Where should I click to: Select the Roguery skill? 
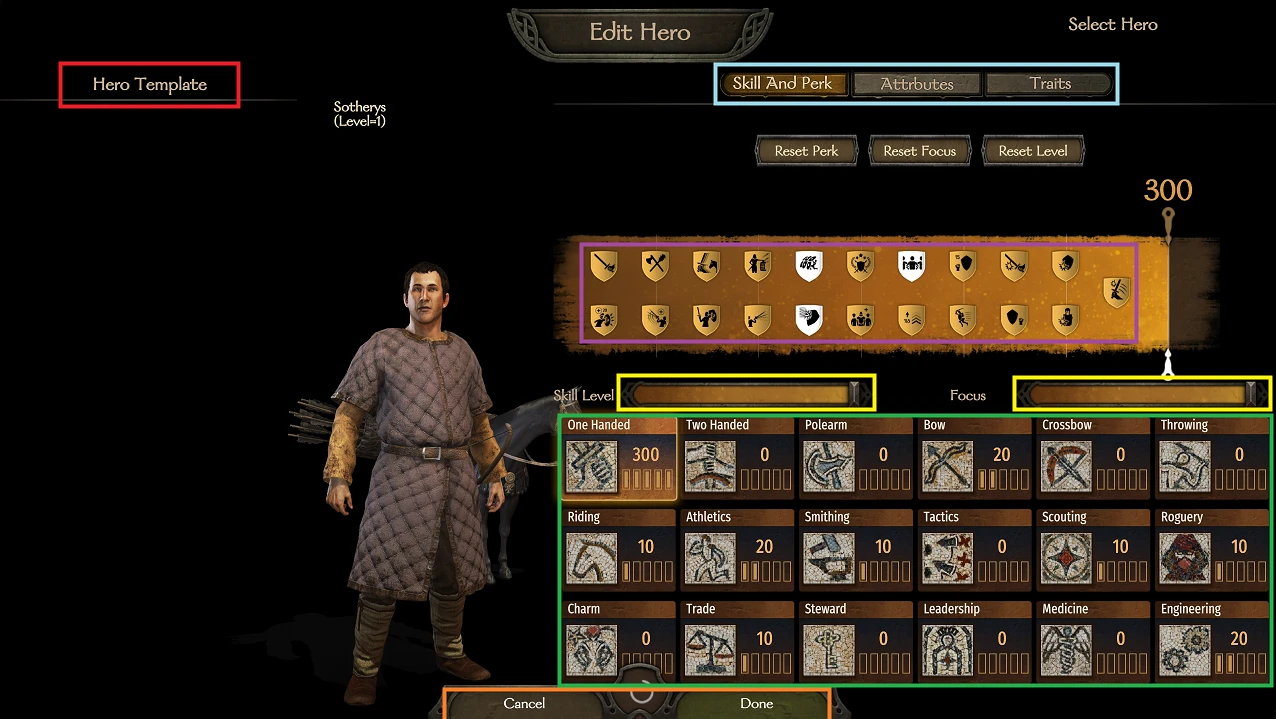[x=1210, y=550]
